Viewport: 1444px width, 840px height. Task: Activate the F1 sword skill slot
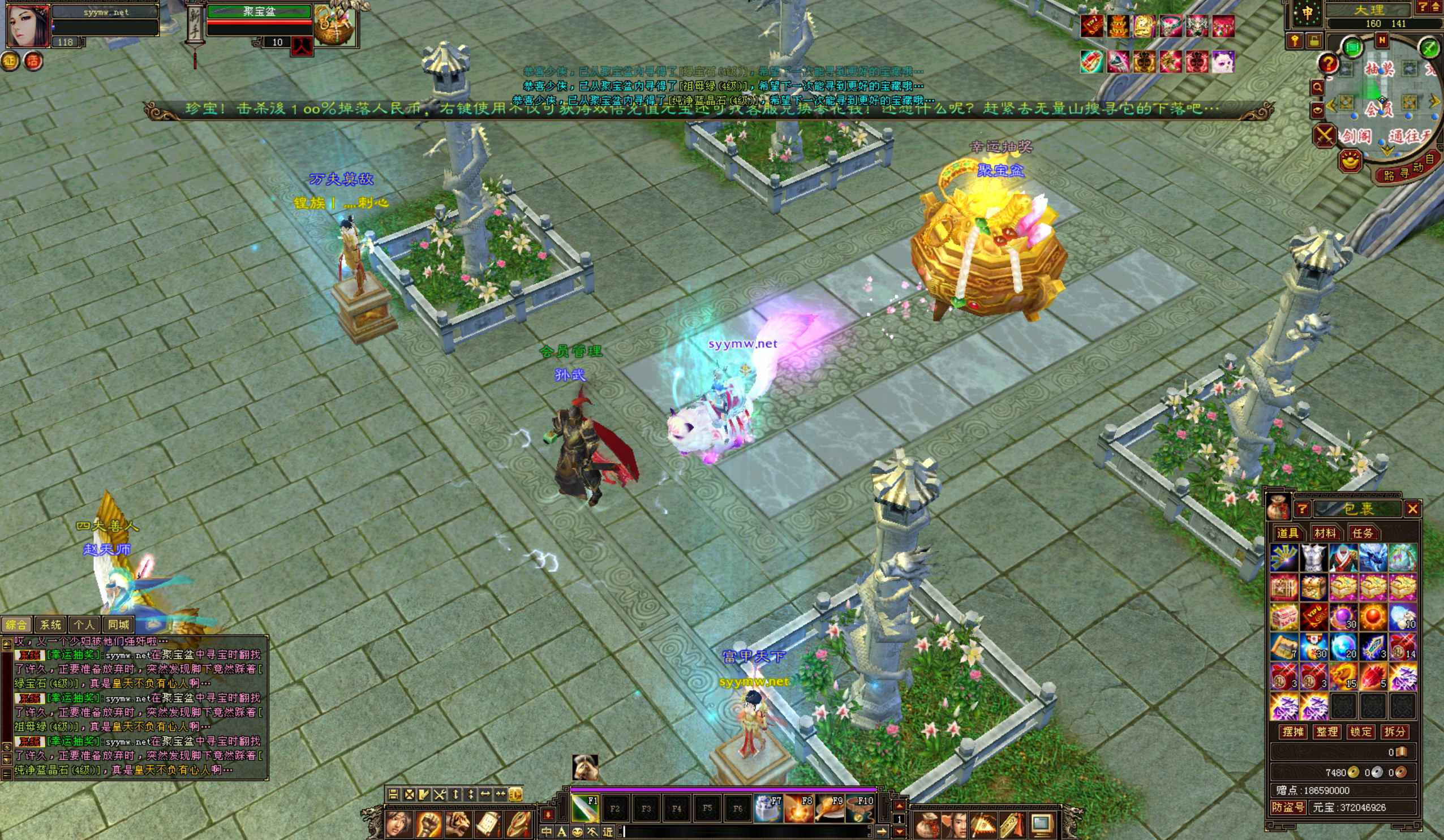point(585,808)
